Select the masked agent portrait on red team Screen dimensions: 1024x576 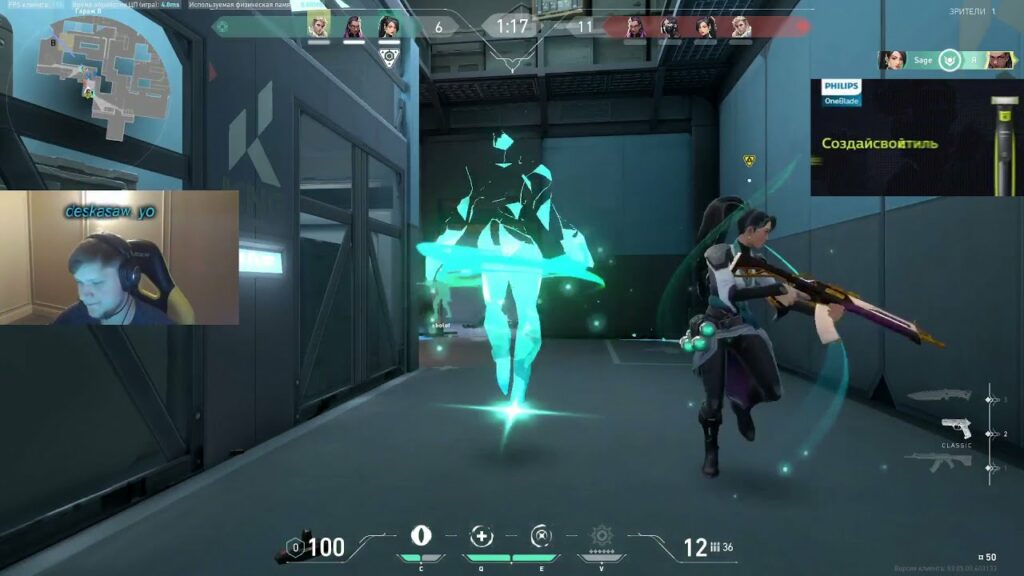(x=670, y=27)
